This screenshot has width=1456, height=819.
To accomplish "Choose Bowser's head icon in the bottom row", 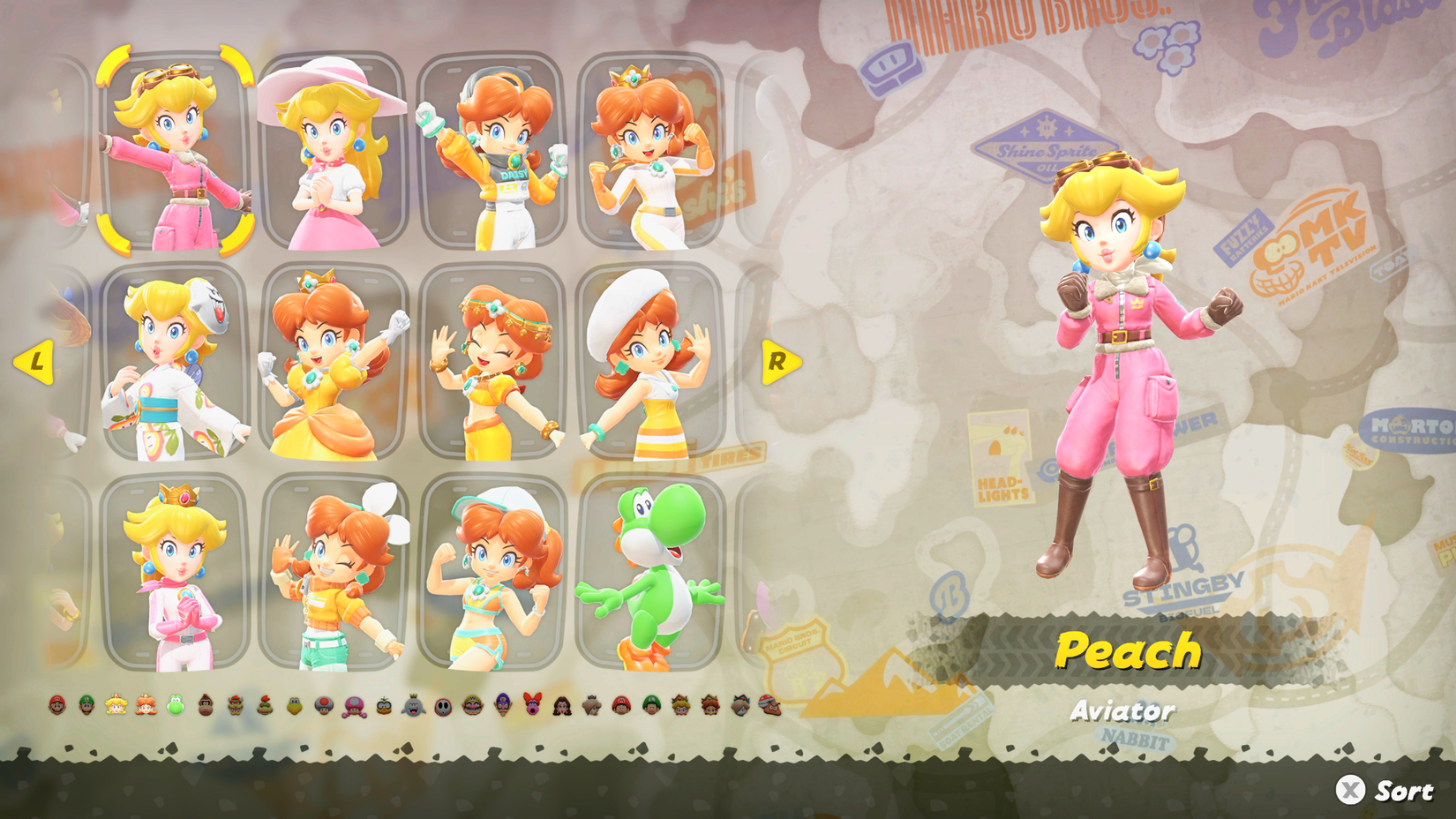I will coord(235,703).
